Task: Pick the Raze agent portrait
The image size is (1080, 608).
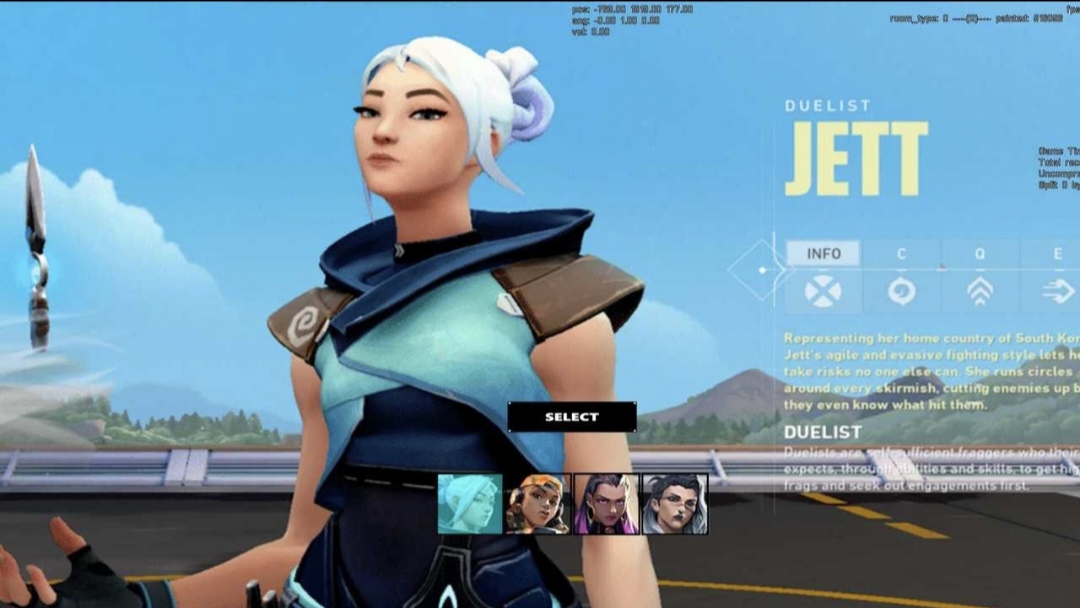Action: tap(538, 504)
